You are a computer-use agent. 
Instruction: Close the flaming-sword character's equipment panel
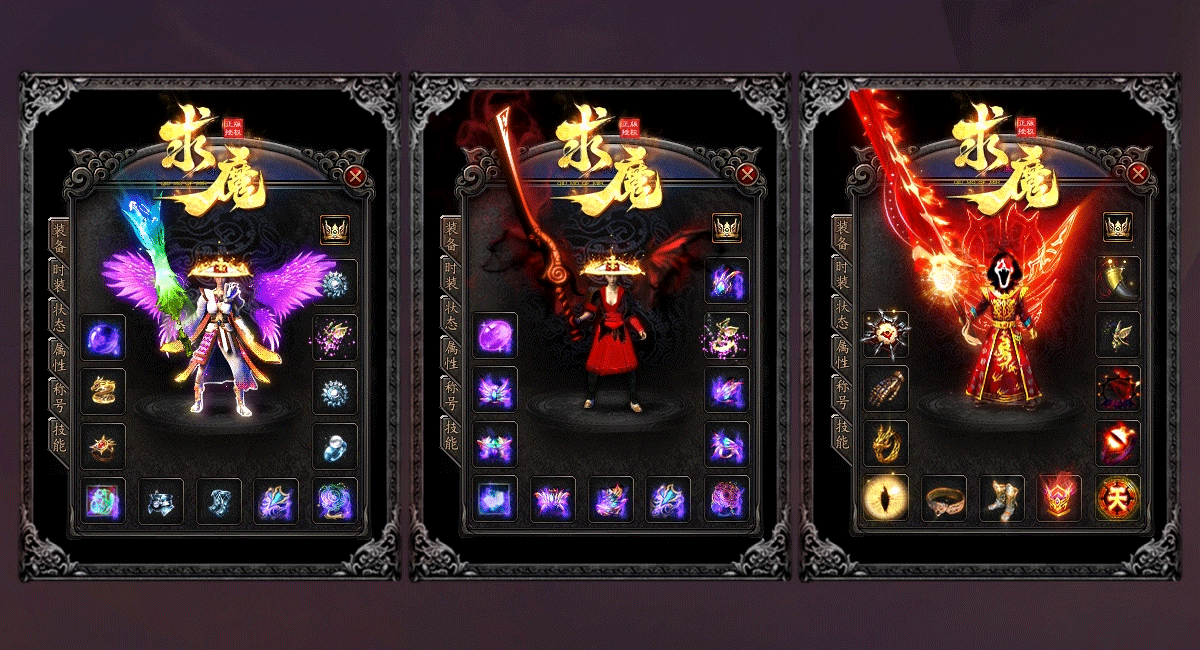pos(1137,174)
